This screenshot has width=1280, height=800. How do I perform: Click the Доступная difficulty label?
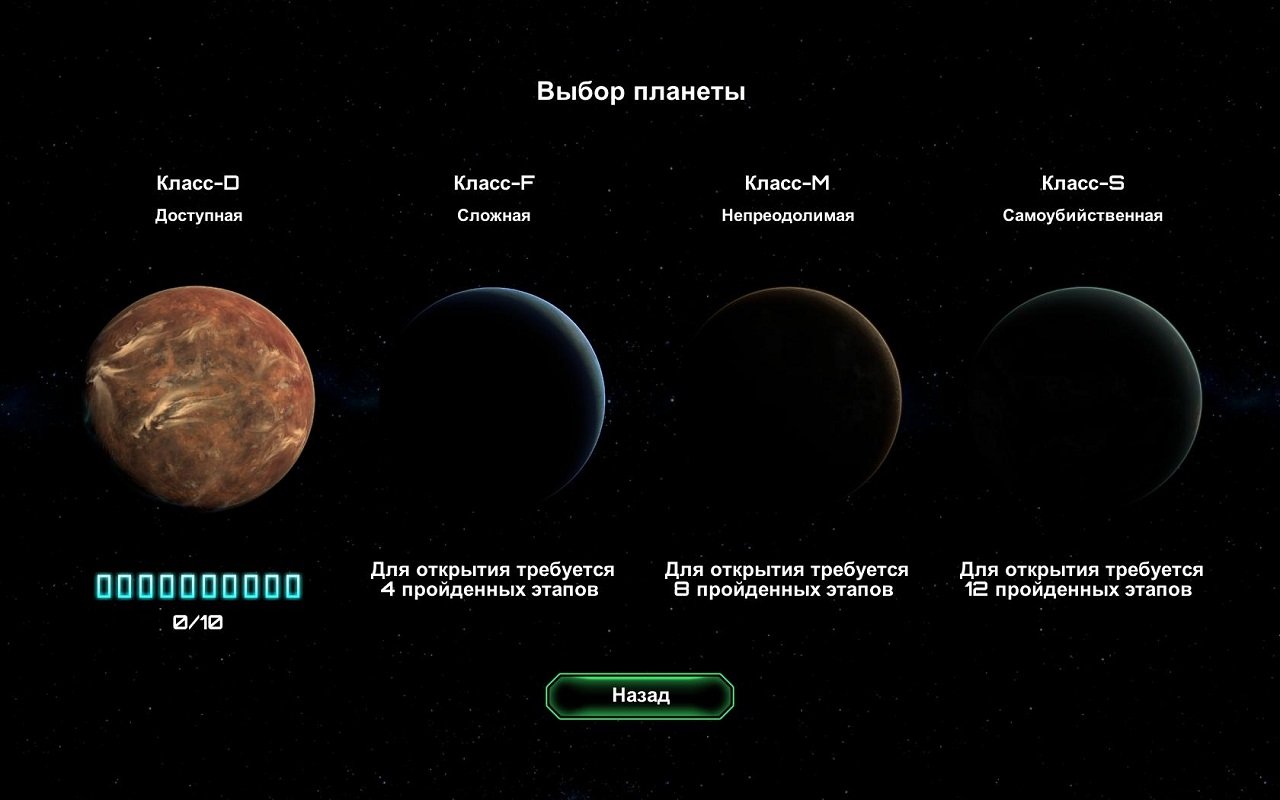pyautogui.click(x=201, y=214)
